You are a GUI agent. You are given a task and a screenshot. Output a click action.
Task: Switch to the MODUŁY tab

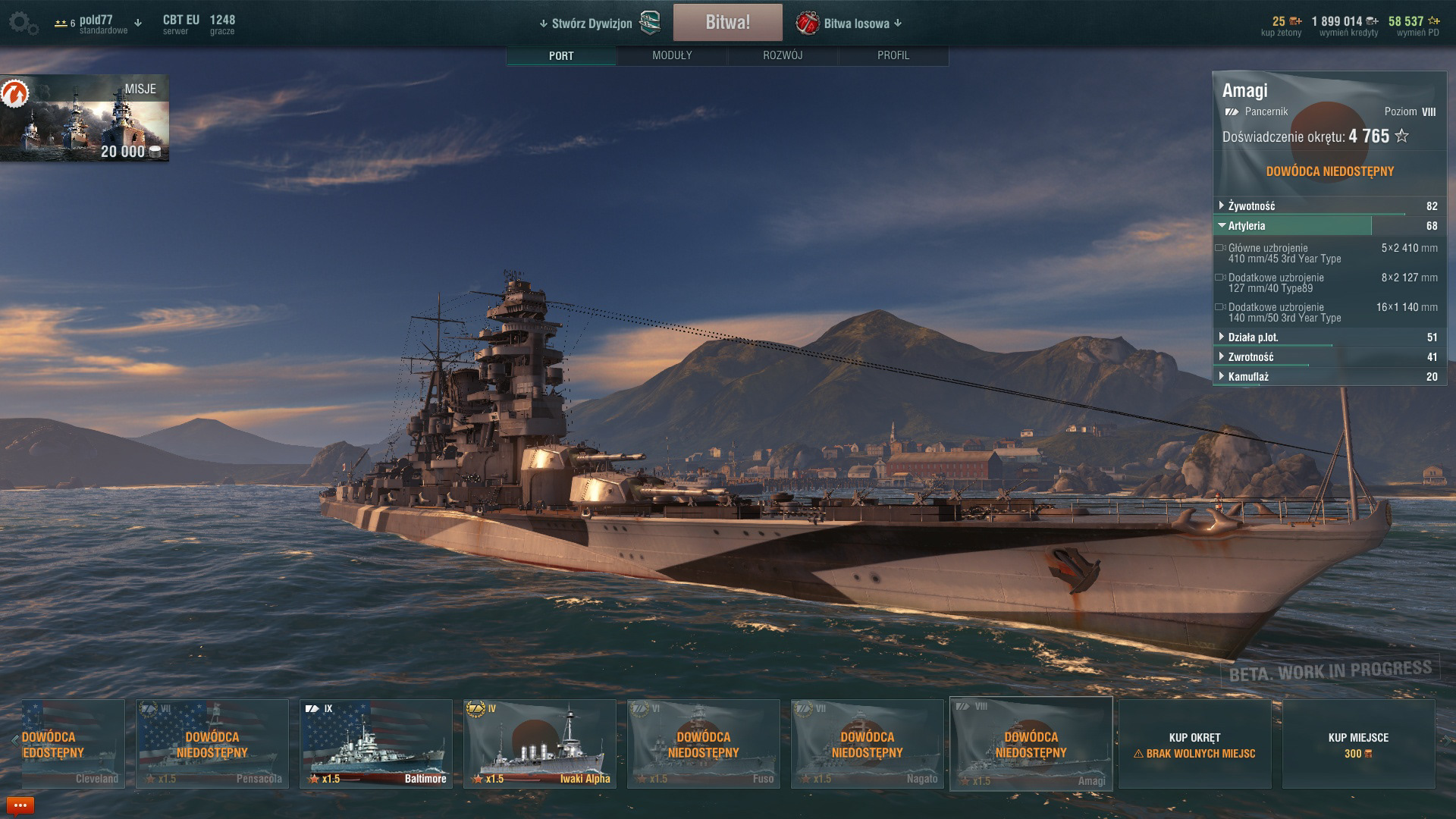tap(672, 55)
